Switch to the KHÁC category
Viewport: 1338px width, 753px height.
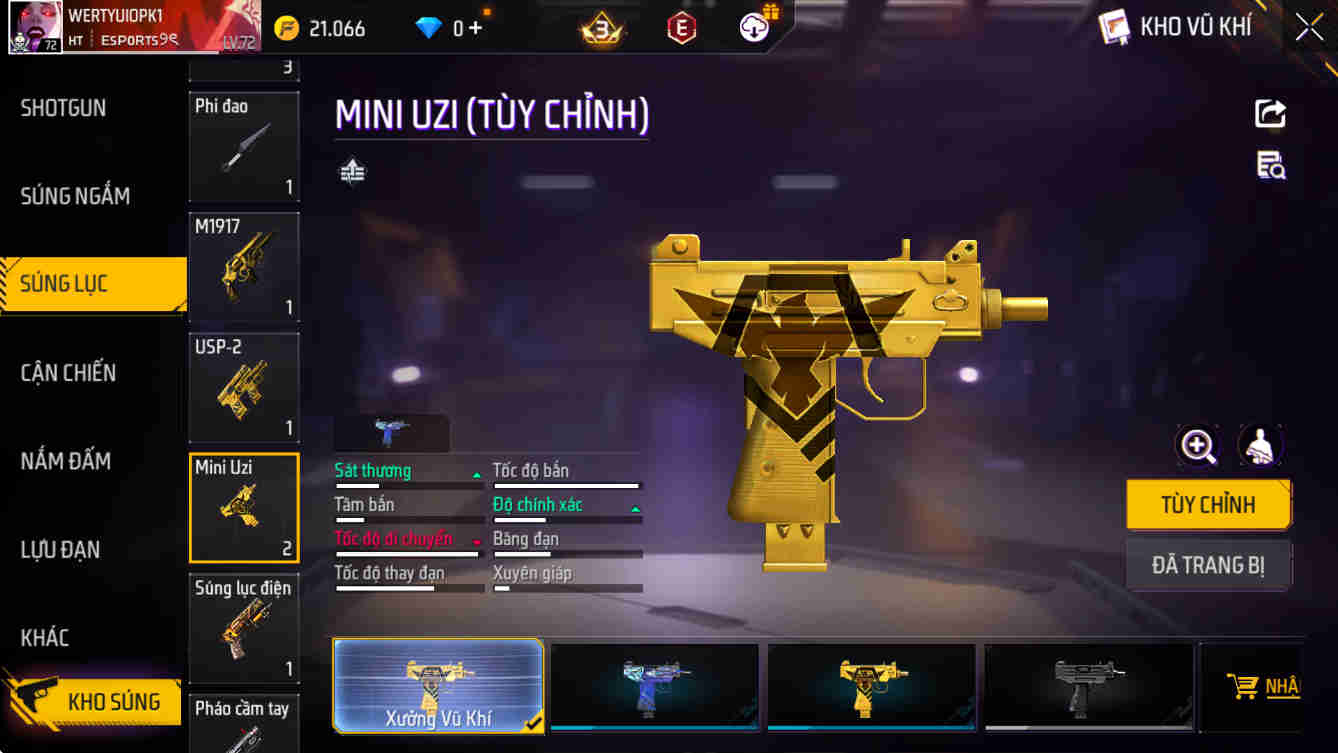[45, 637]
